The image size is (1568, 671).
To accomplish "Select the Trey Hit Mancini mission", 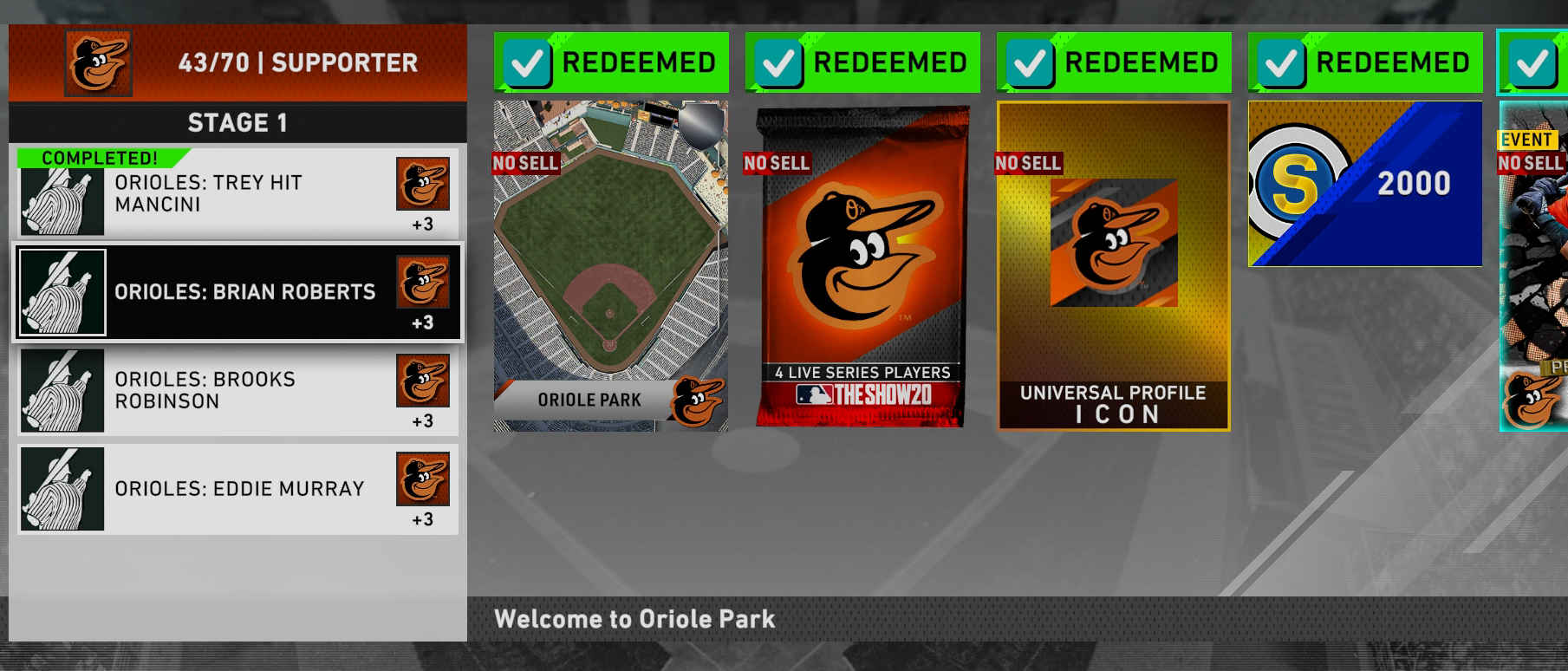I will point(237,194).
